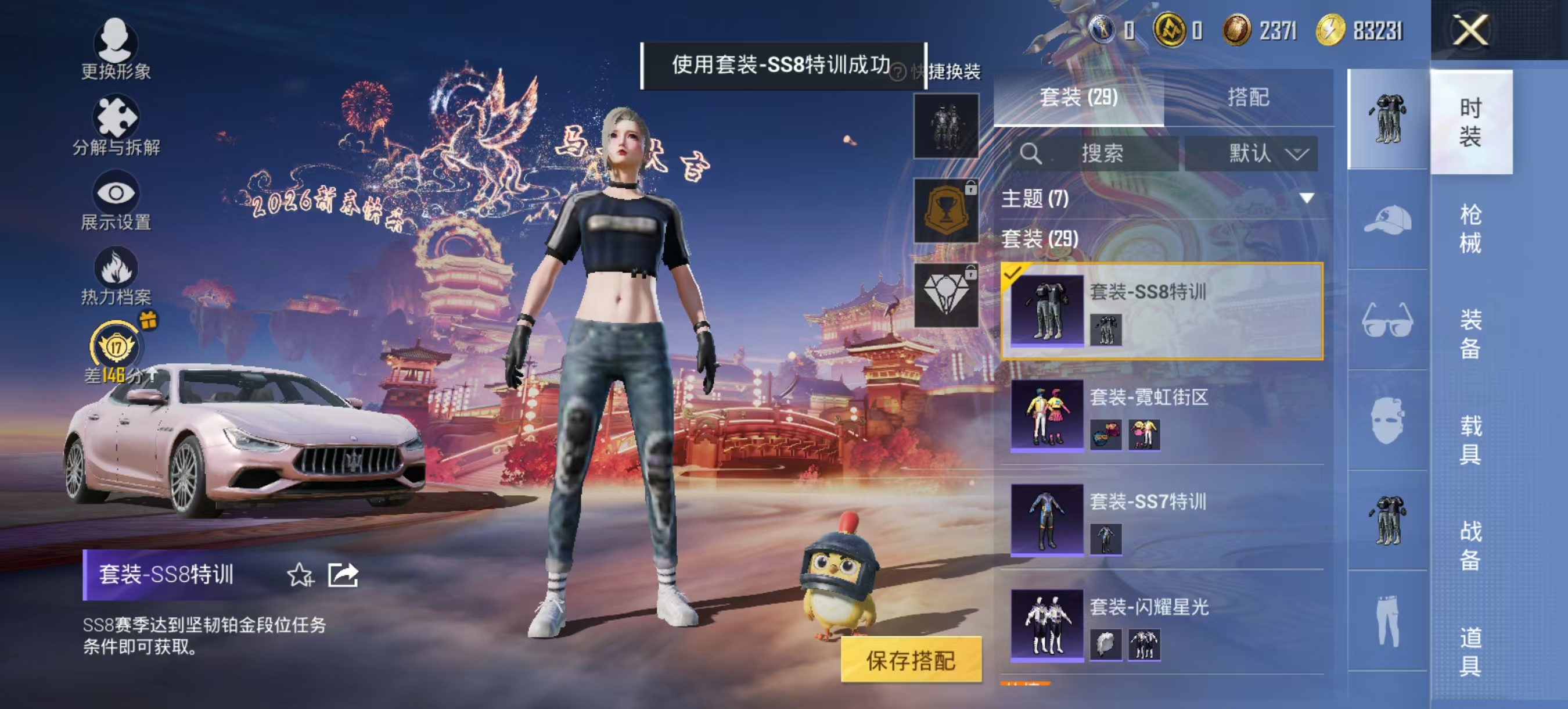This screenshot has height=709, width=1568.
Task: Collapse the 套装 (29) section
Action: tap(1041, 241)
